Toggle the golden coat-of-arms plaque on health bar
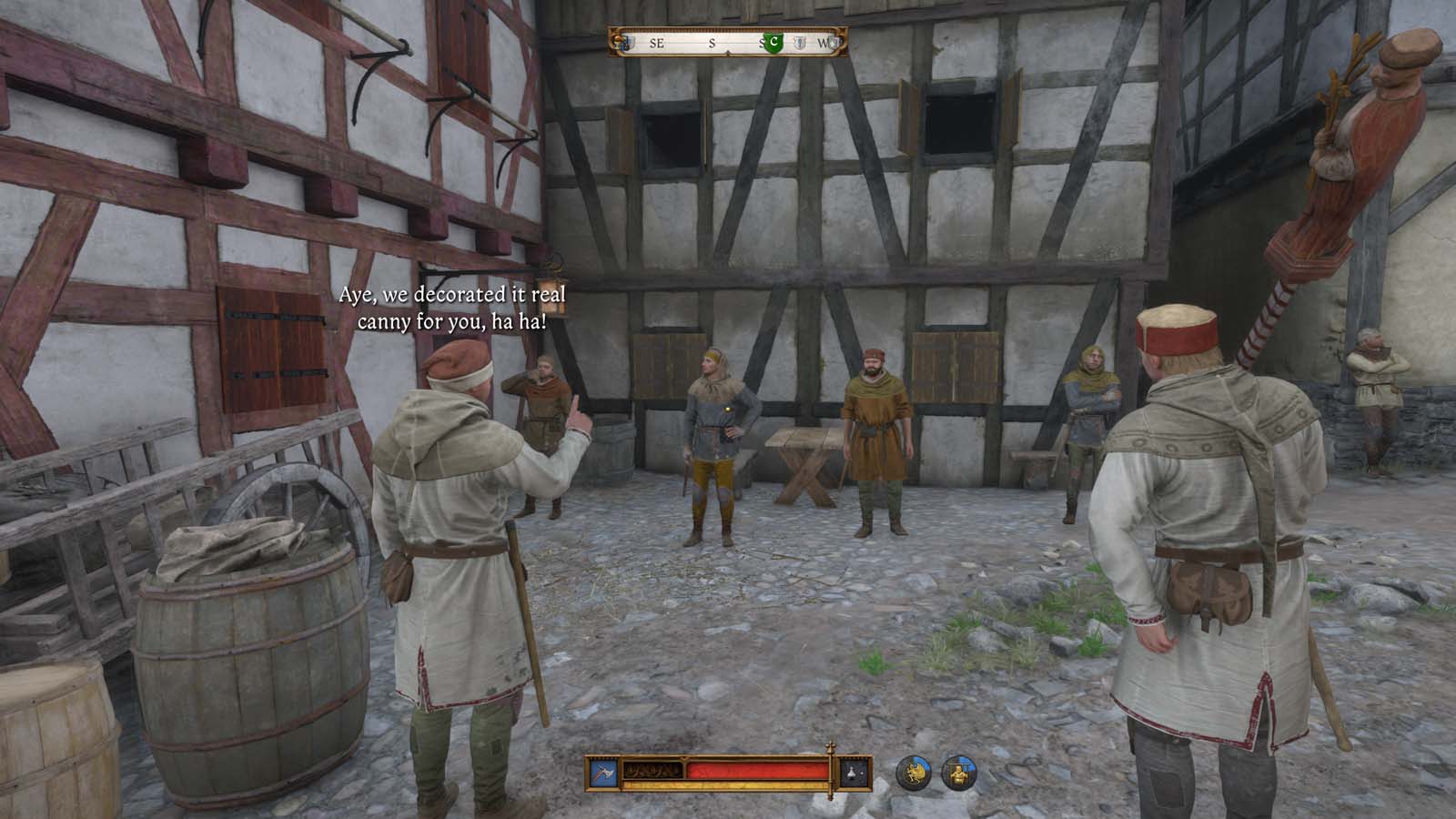Screen dimensions: 1456x819 pos(653,771)
